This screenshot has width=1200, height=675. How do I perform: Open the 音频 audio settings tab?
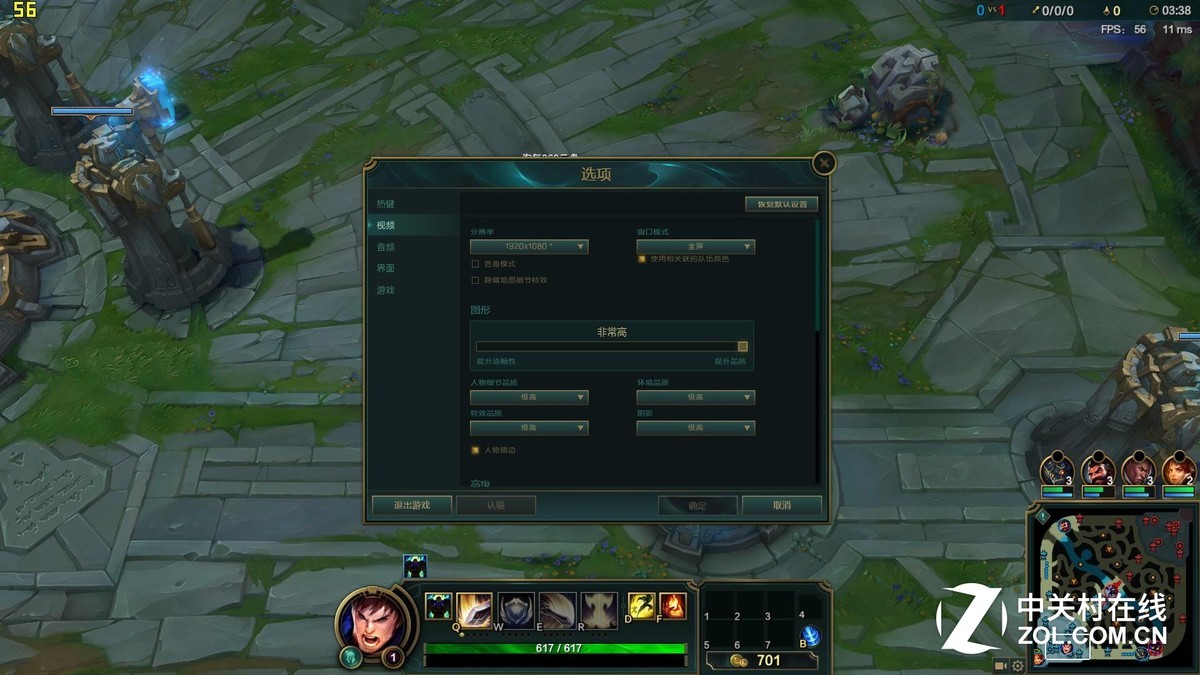coord(386,247)
